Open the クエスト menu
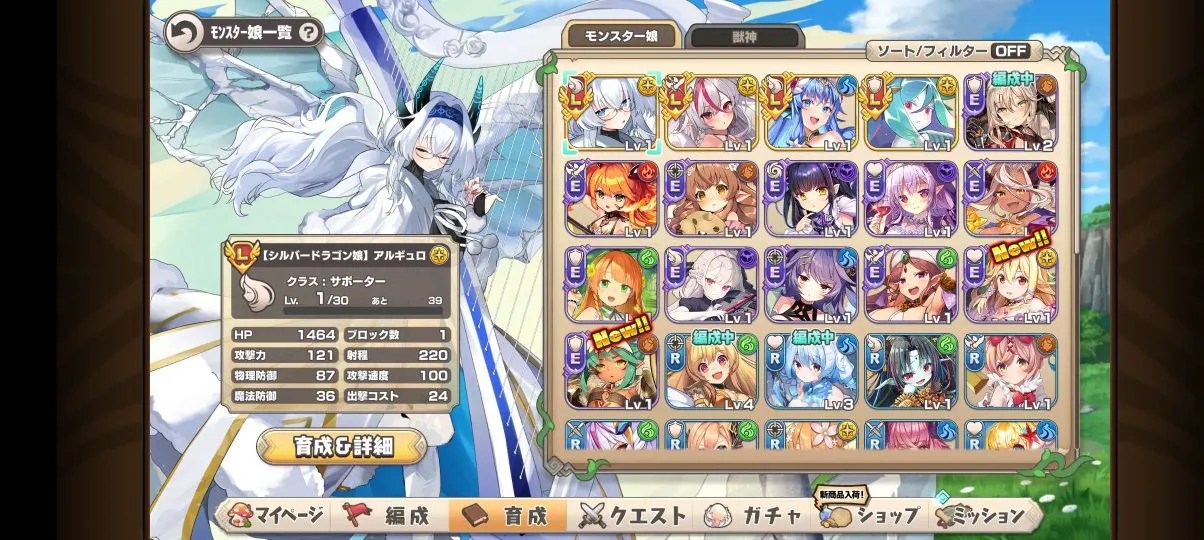The height and width of the screenshot is (540, 1204). pyautogui.click(x=636, y=516)
